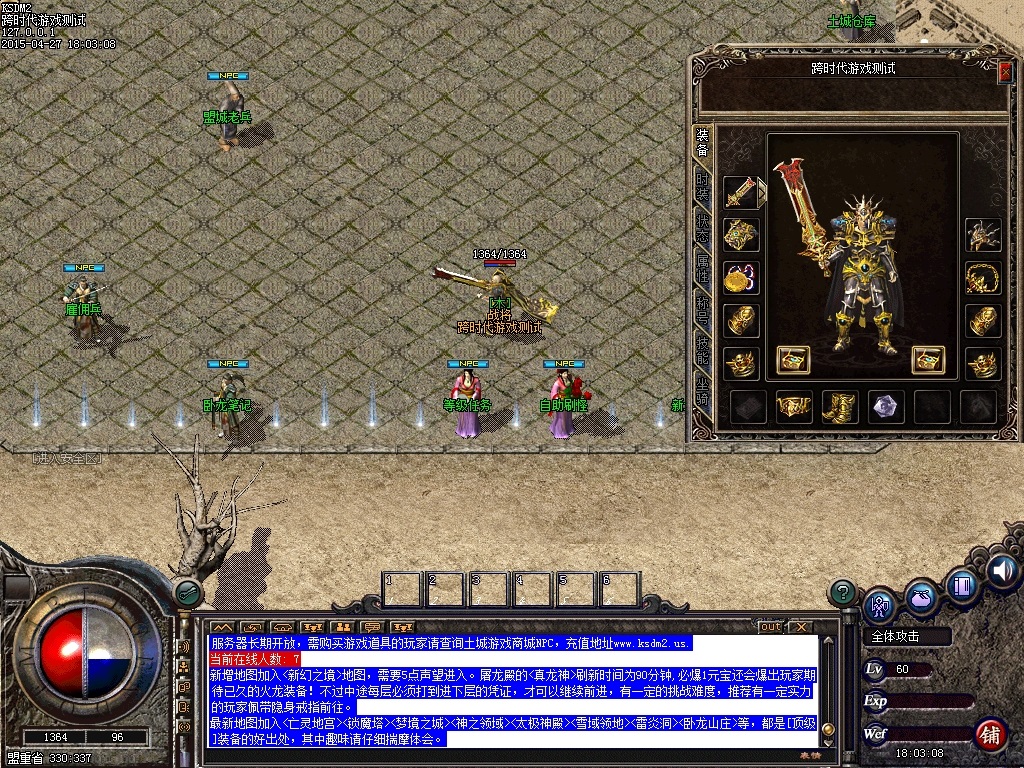The height and width of the screenshot is (768, 1024).
Task: Open the red 铺 shop button
Action: click(x=990, y=734)
